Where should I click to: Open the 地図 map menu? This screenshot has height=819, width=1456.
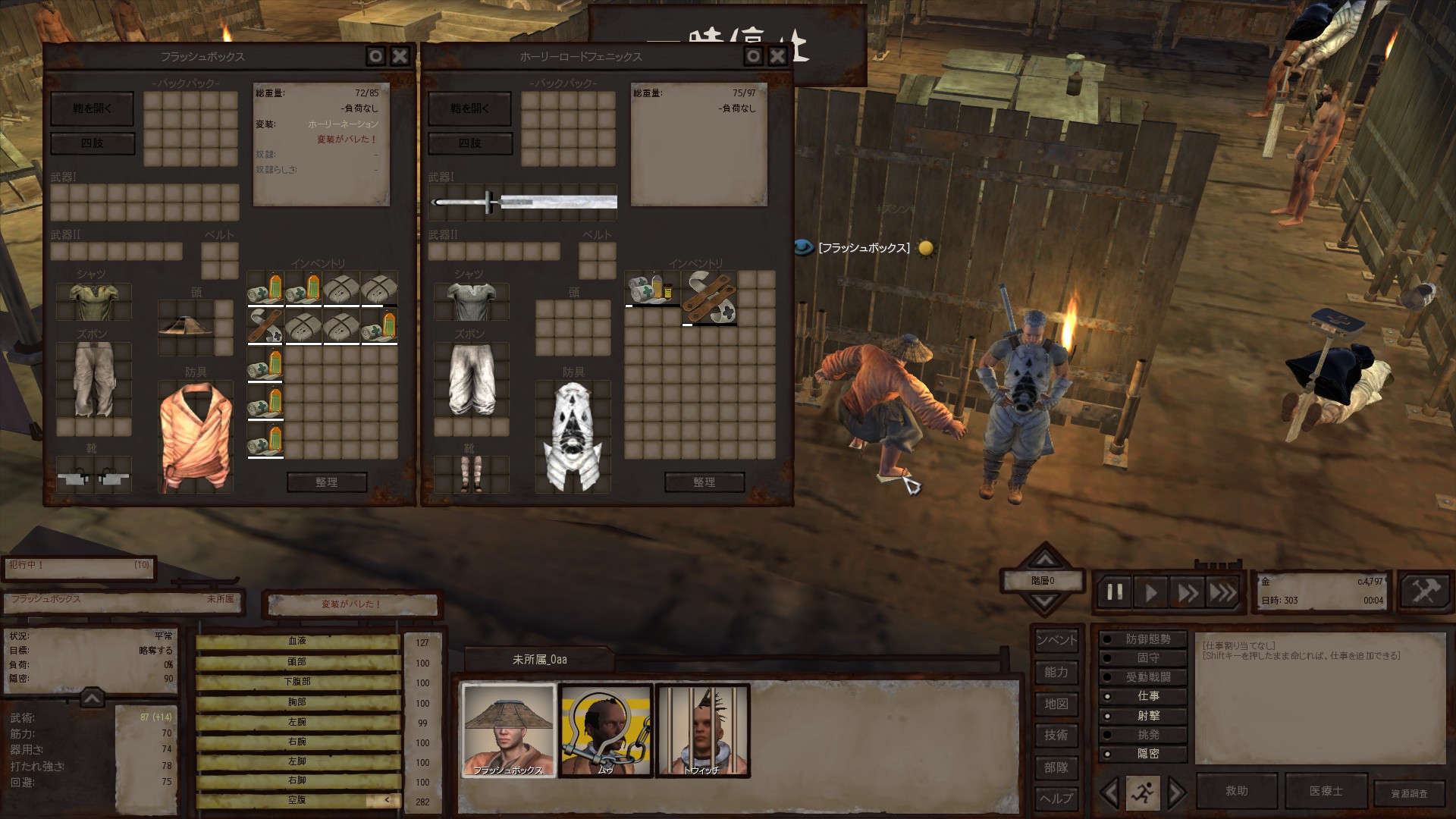(1056, 704)
